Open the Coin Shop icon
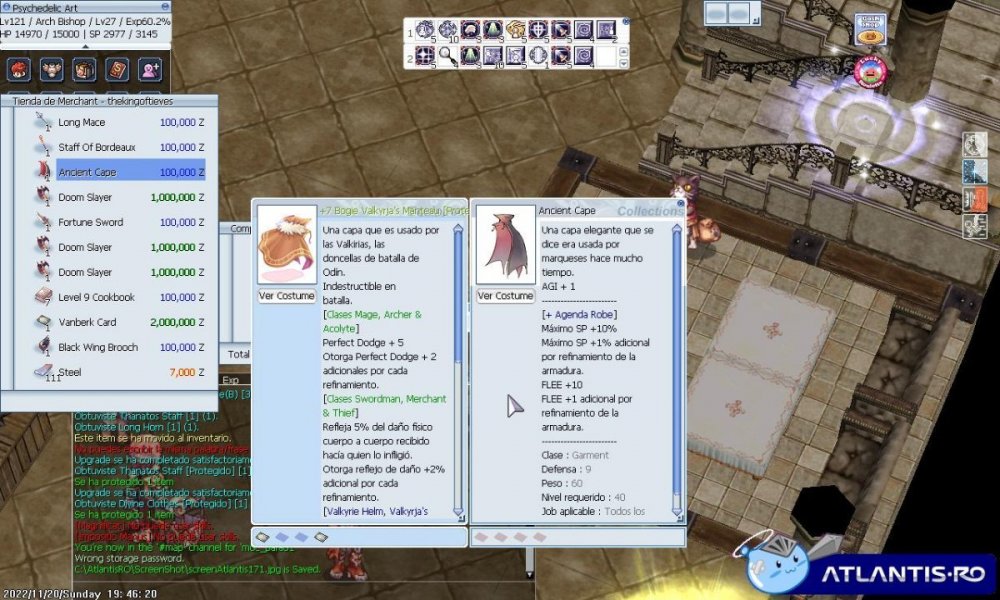 870,31
